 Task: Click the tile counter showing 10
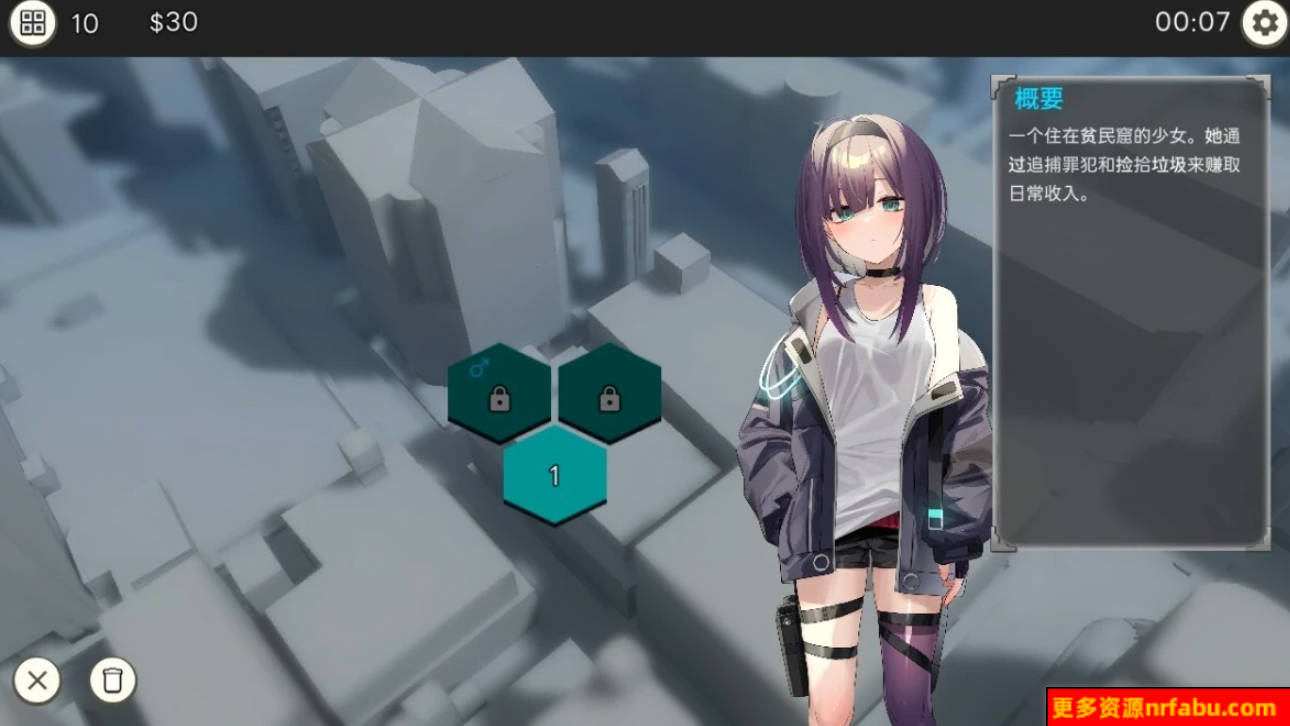[85, 23]
